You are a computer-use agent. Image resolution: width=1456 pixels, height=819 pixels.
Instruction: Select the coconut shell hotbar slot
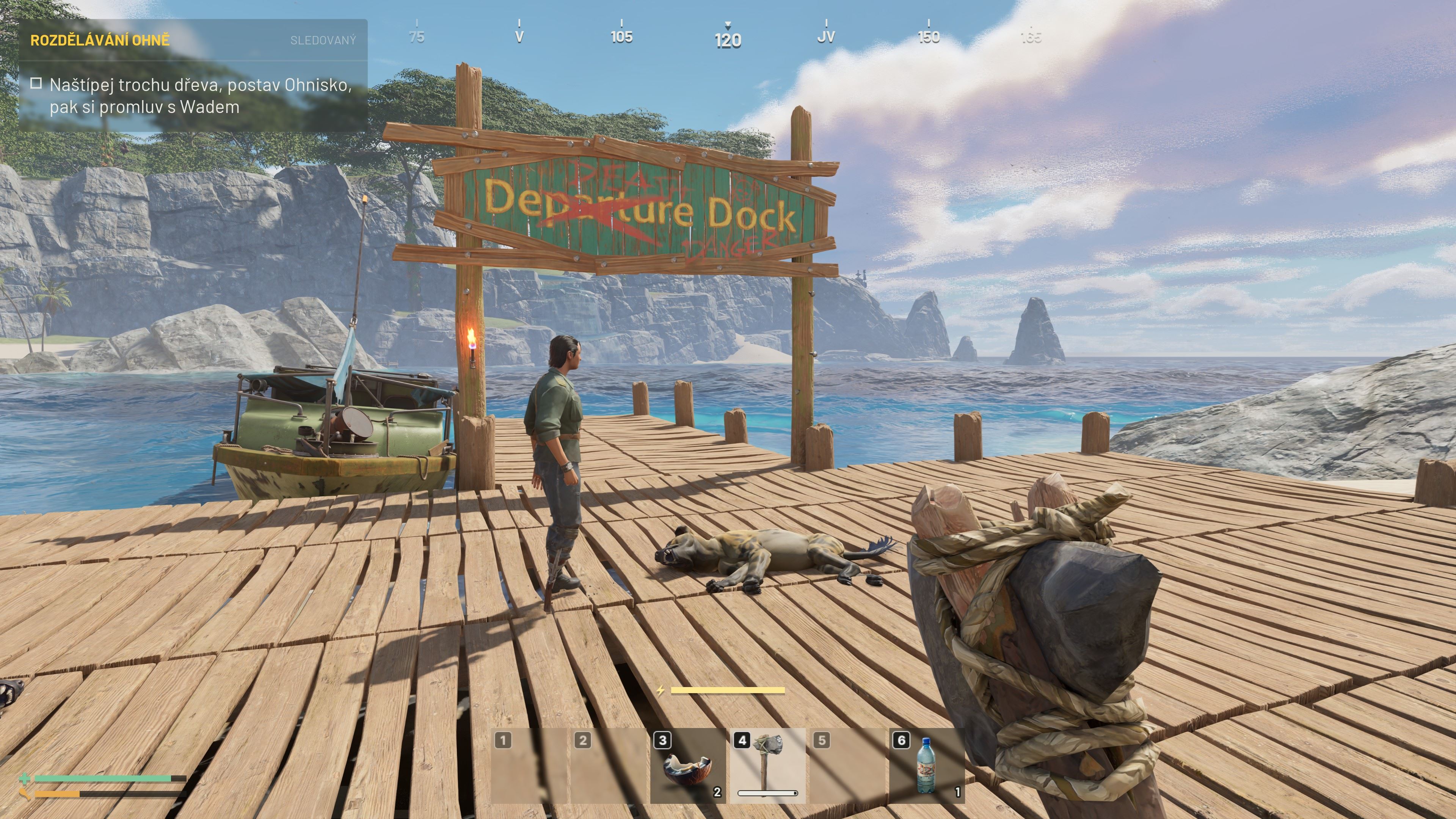click(687, 766)
